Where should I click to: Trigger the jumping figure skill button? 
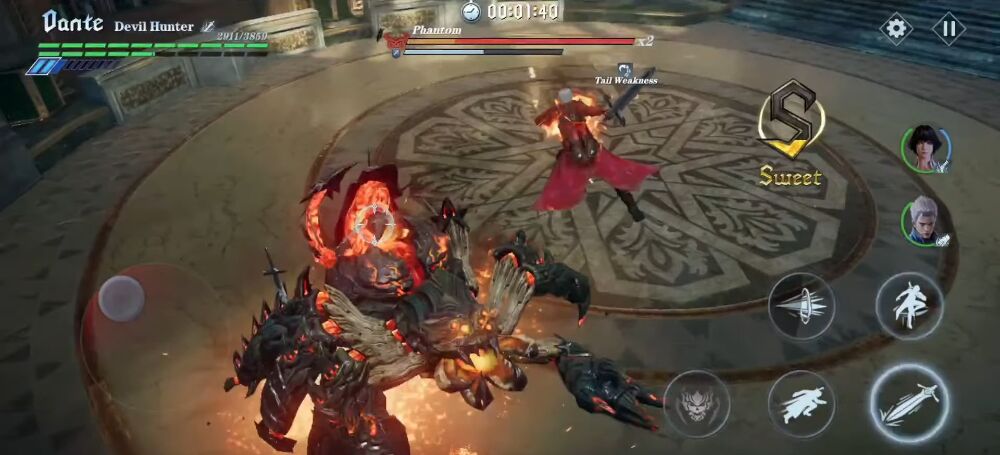[x=909, y=305]
